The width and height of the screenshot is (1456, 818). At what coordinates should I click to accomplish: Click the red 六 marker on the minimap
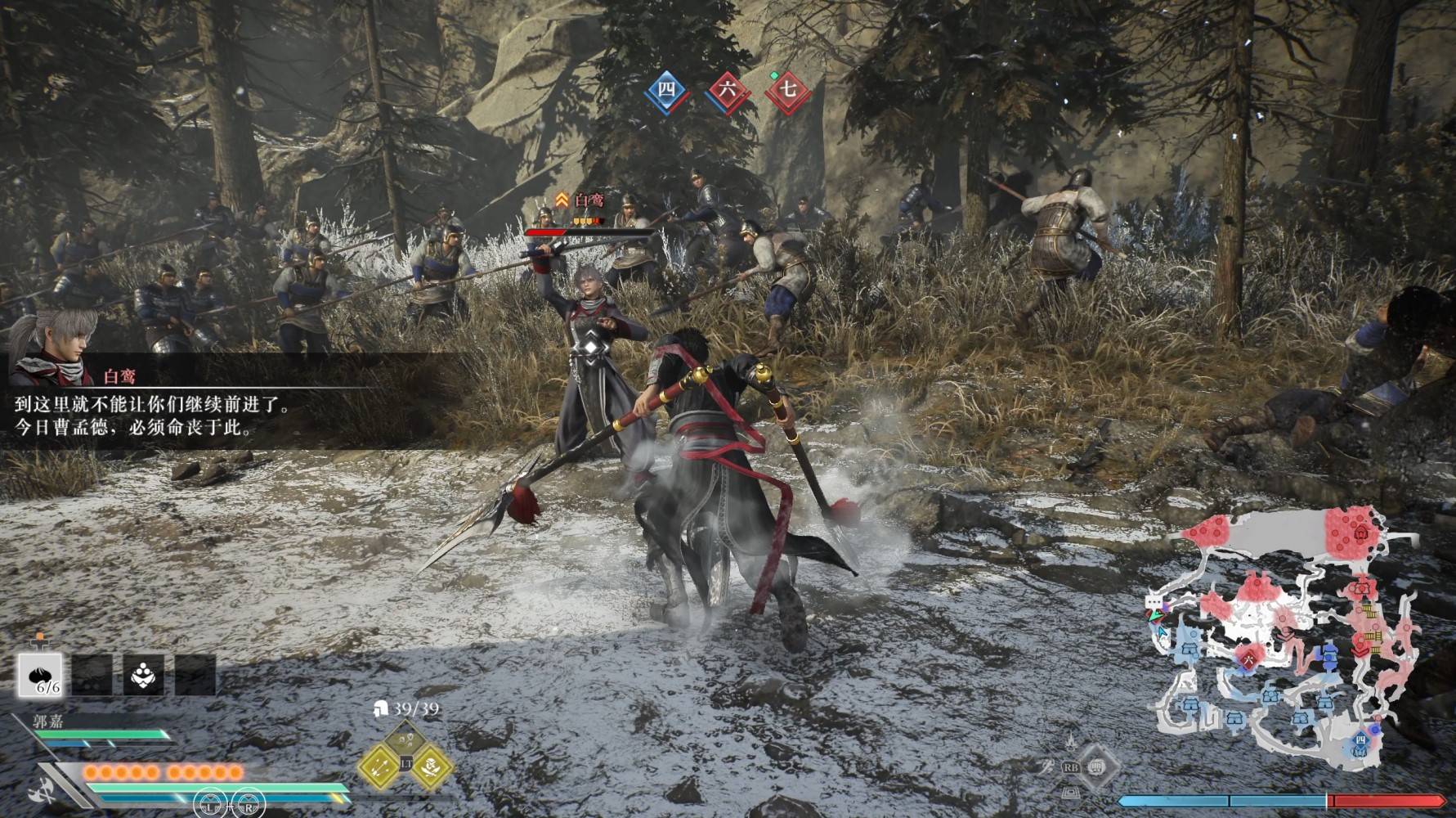[x=1248, y=654]
